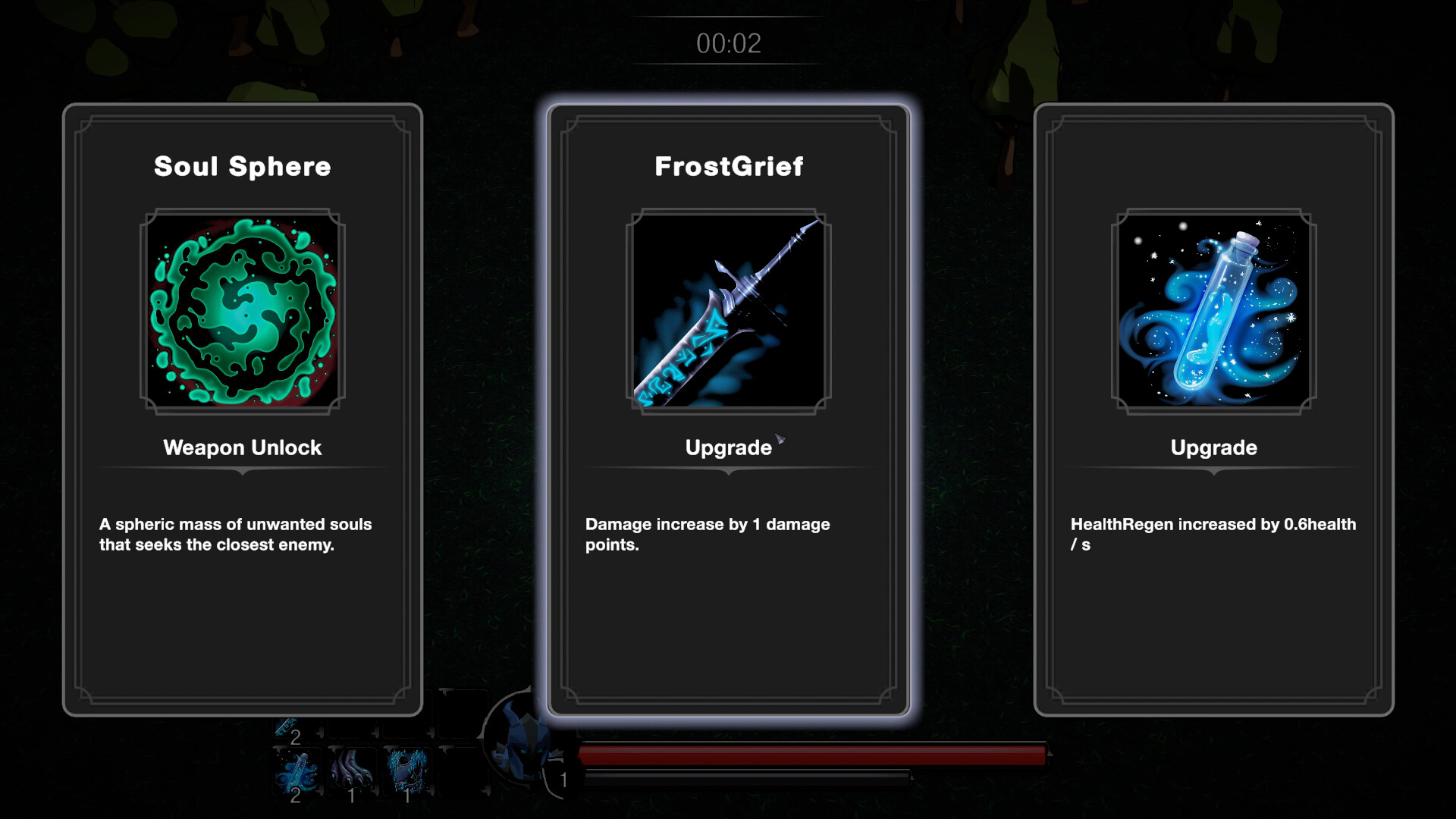Select the frozen skull item in the hotbar

pyautogui.click(x=409, y=767)
